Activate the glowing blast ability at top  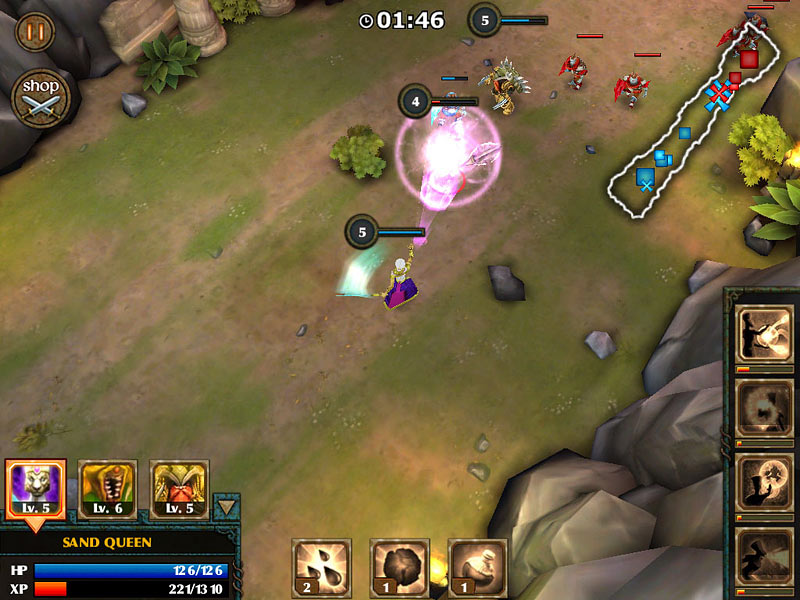coord(764,333)
